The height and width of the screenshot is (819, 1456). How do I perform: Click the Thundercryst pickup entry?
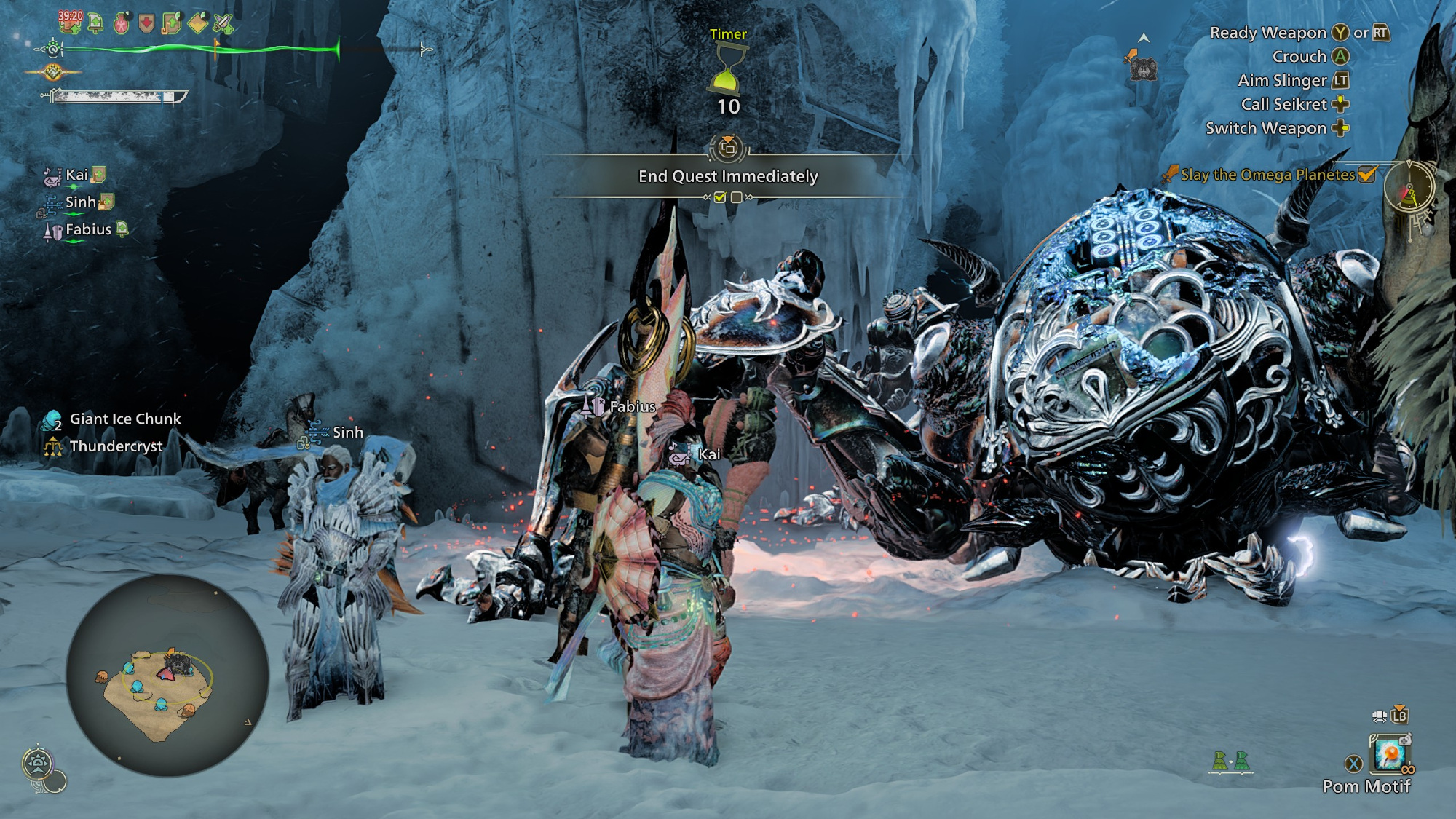tap(116, 446)
